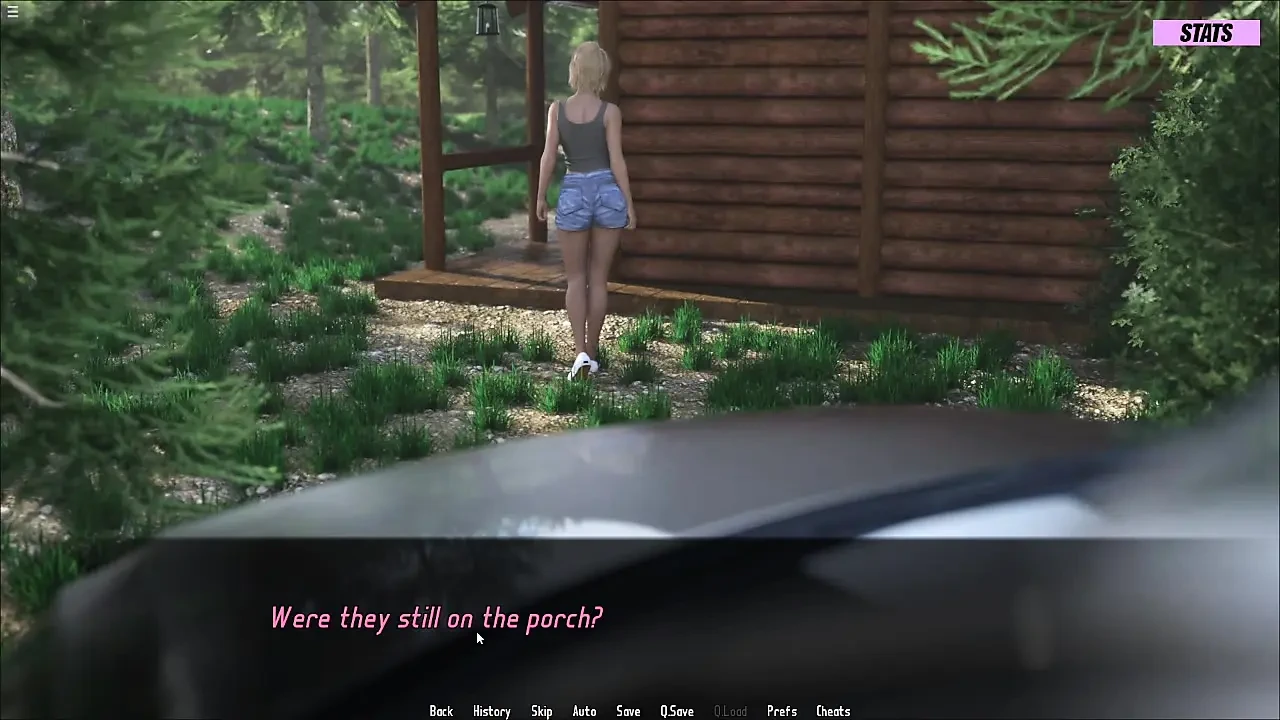The width and height of the screenshot is (1280, 720).
Task: Open the Prefs settings
Action: (x=782, y=711)
